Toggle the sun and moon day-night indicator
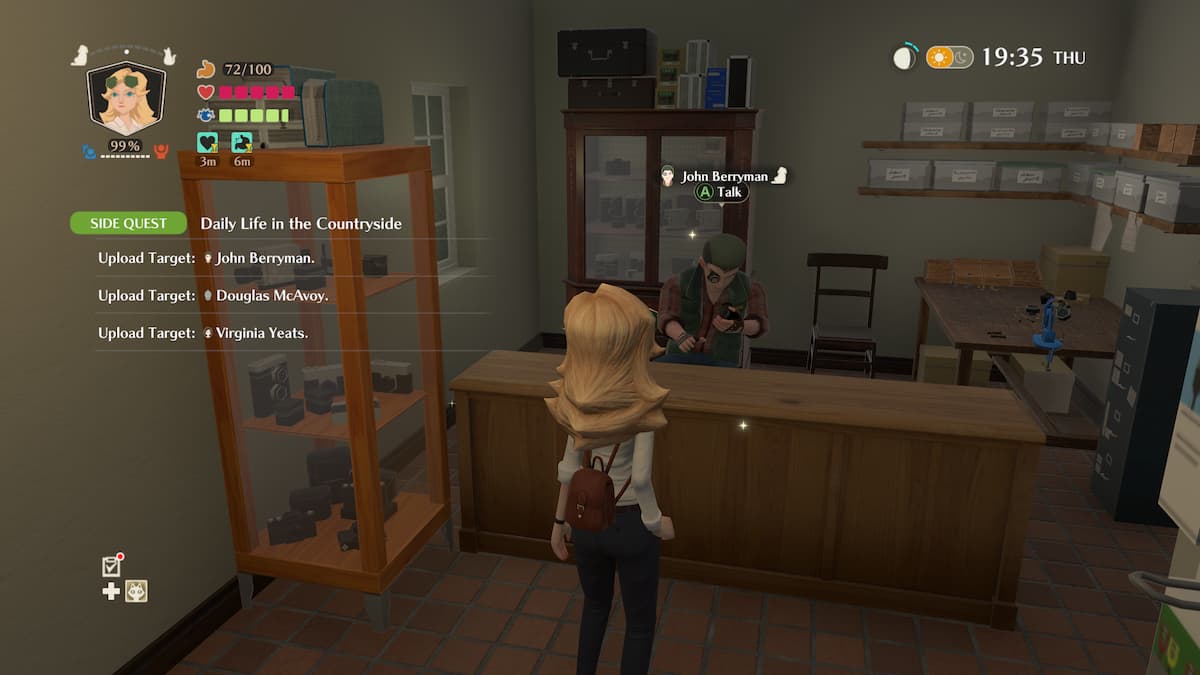This screenshot has height=675, width=1200. coord(949,57)
